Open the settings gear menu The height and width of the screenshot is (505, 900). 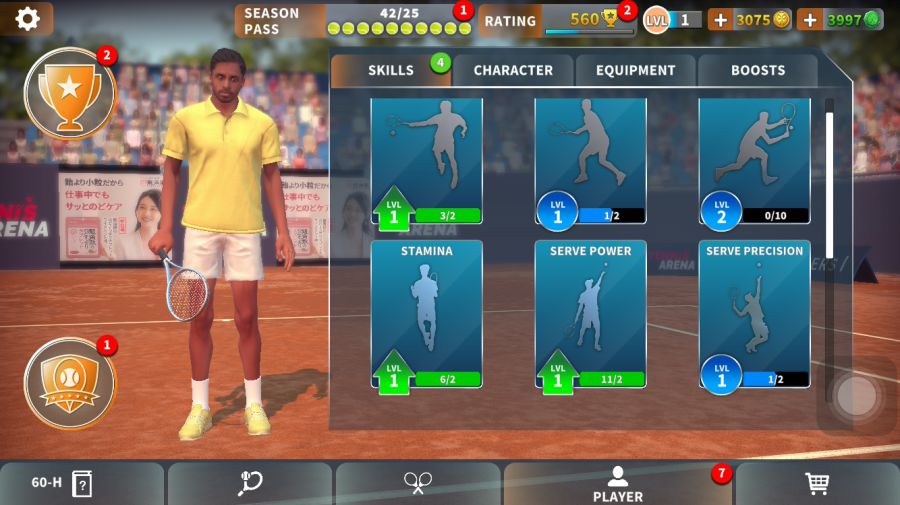27,19
